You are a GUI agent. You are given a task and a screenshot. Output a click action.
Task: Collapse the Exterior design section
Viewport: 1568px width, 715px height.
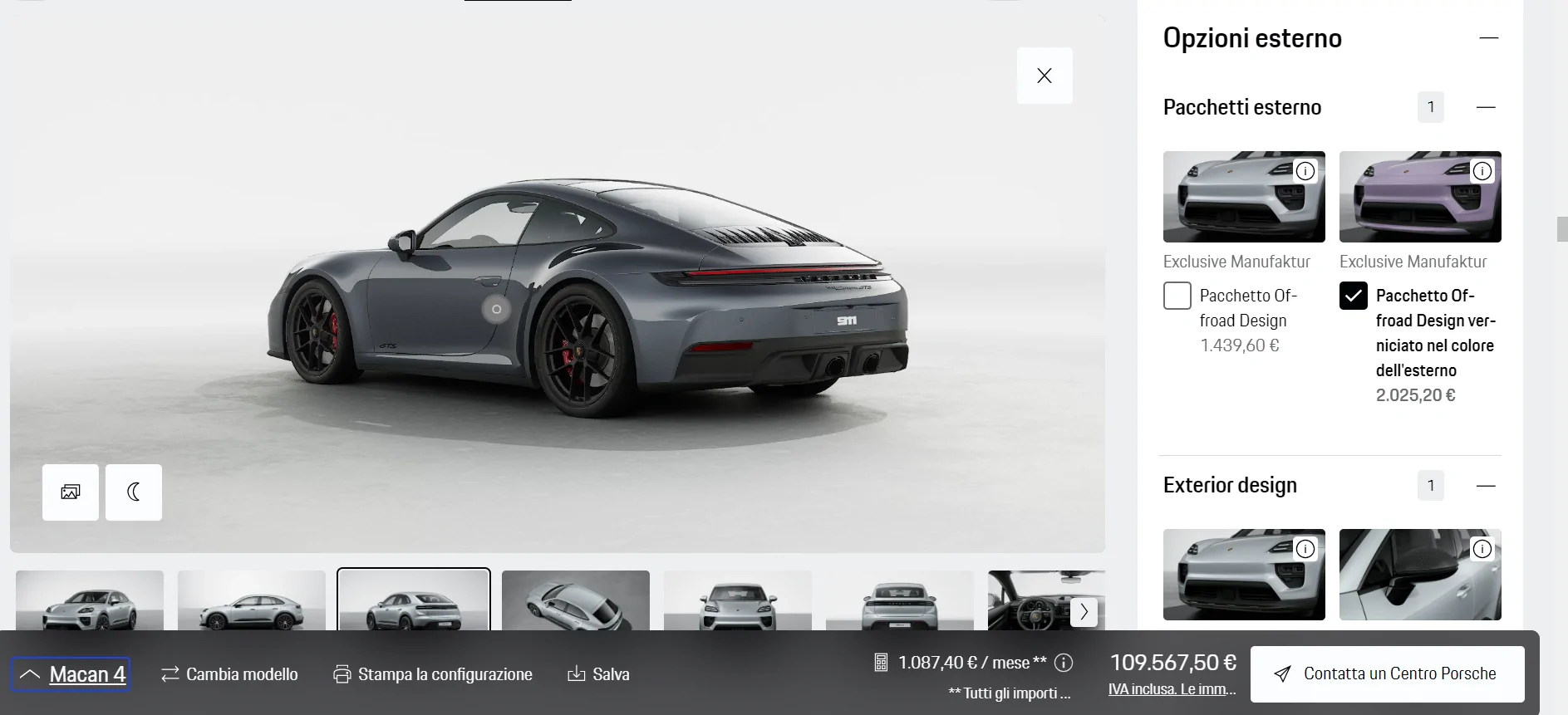1487,485
